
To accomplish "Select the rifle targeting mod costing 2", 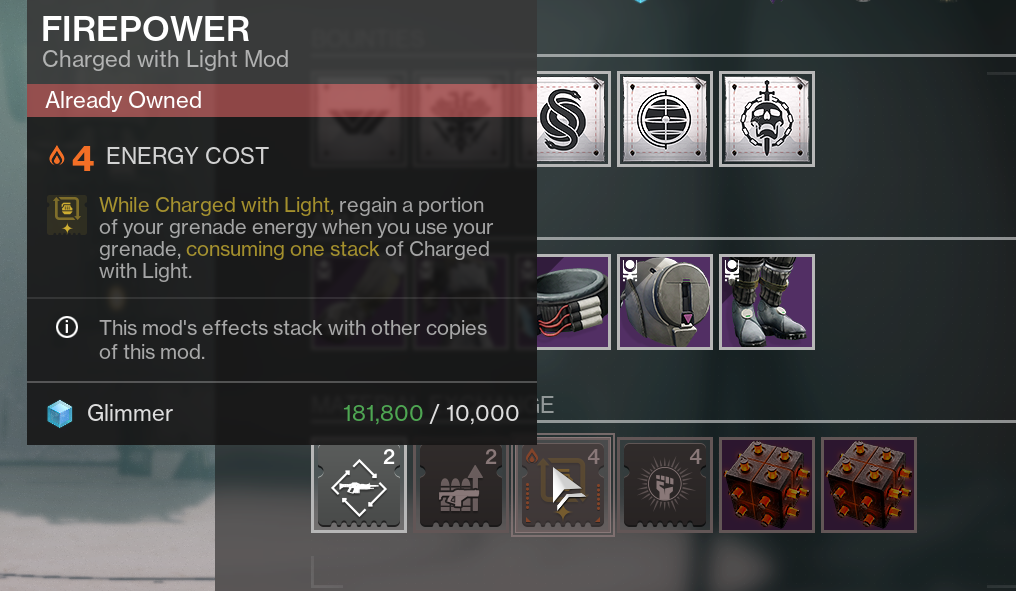I will point(359,485).
